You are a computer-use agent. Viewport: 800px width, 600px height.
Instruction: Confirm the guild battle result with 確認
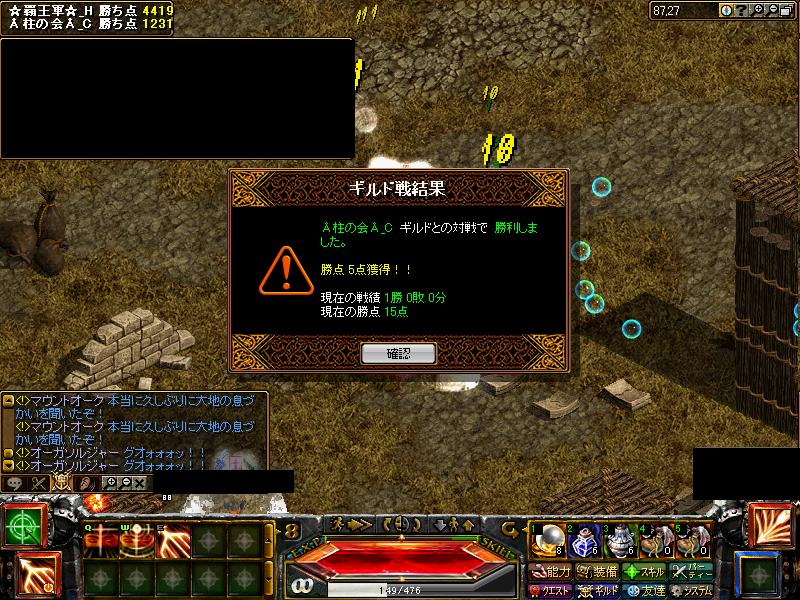point(398,353)
